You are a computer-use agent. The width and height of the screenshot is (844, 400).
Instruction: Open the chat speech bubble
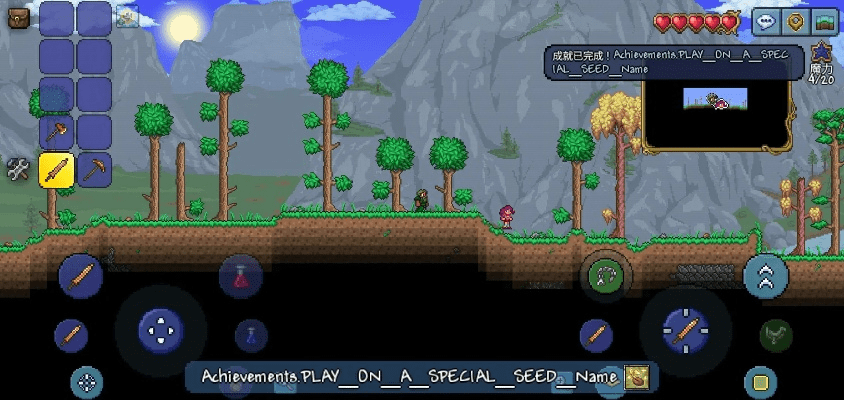coord(767,21)
